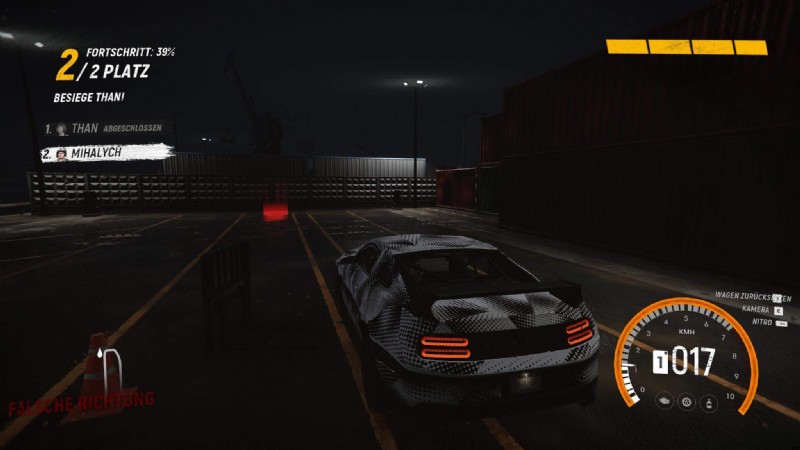The width and height of the screenshot is (800, 450).
Task: Click the "Besiege Than!" objective text
Action: pyautogui.click(x=88, y=97)
